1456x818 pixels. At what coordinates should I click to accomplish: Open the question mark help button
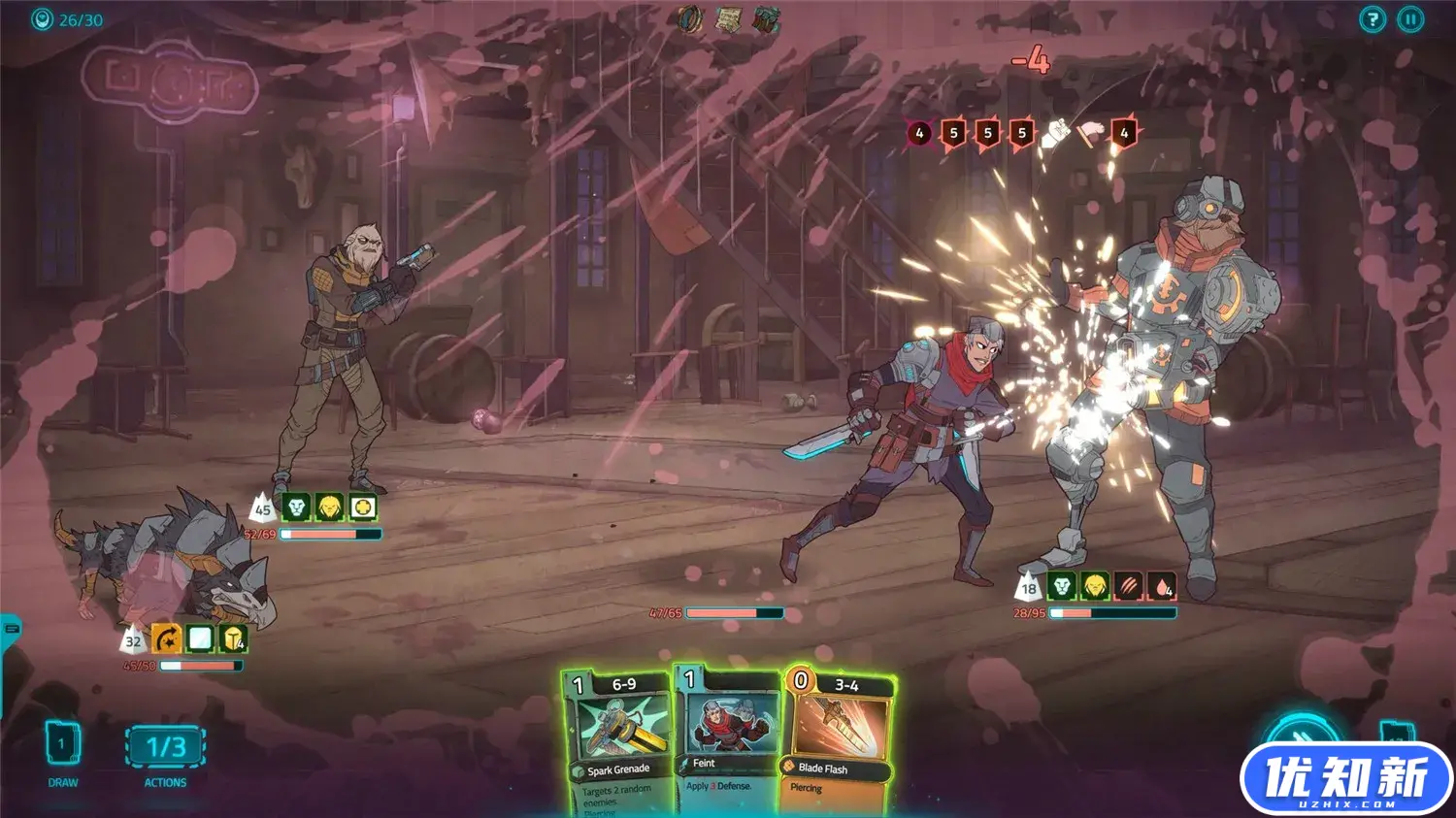point(1372,19)
